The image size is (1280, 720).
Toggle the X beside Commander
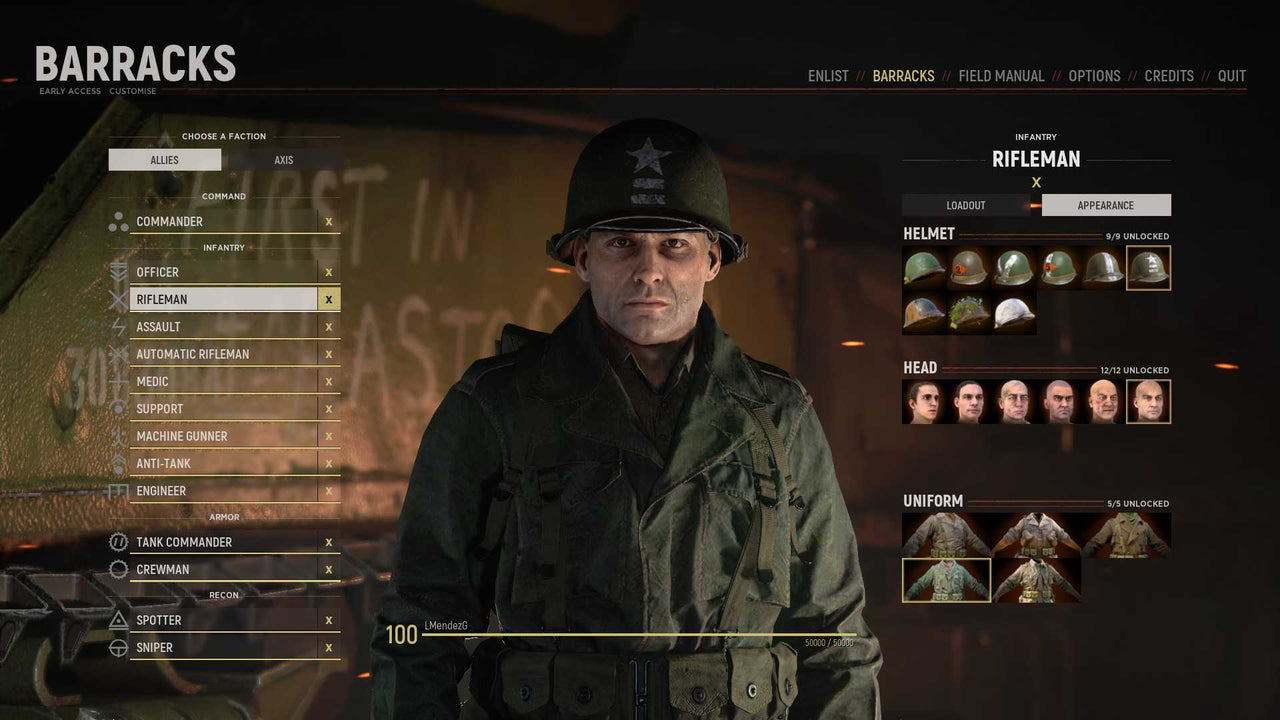click(x=329, y=221)
